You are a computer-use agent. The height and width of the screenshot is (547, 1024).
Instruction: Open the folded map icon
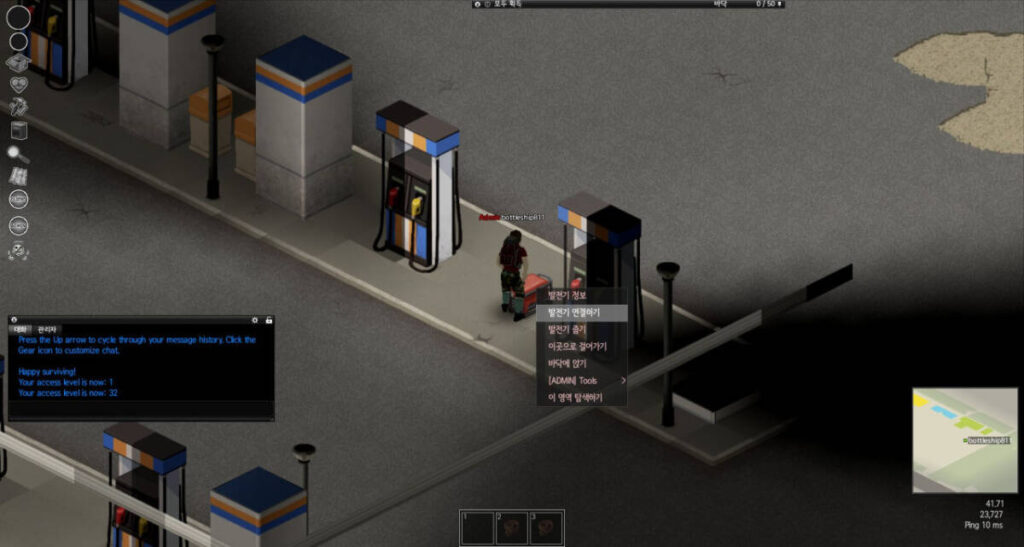19,176
